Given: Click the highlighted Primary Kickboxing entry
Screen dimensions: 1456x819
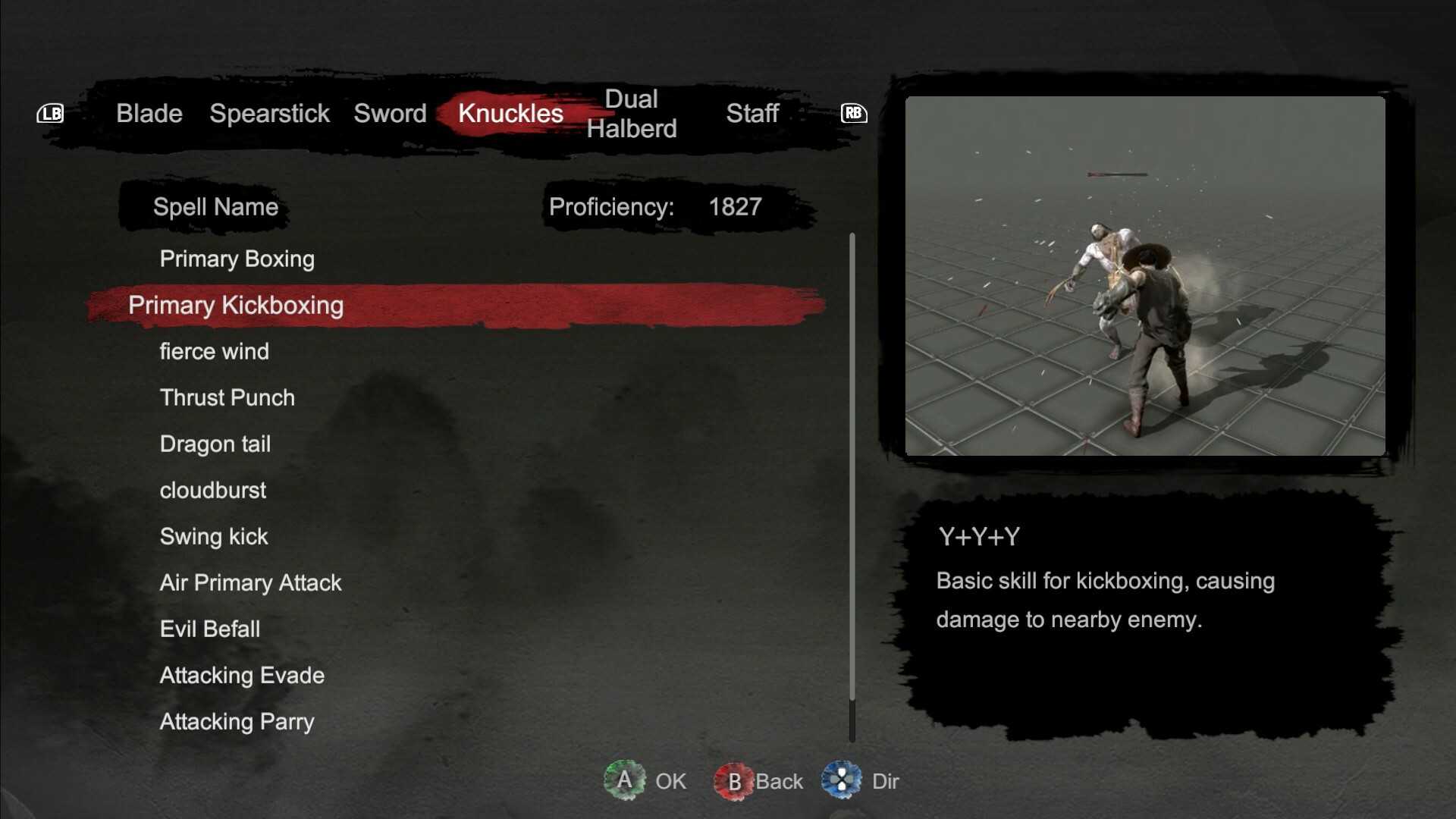Looking at the screenshot, I should tap(236, 306).
